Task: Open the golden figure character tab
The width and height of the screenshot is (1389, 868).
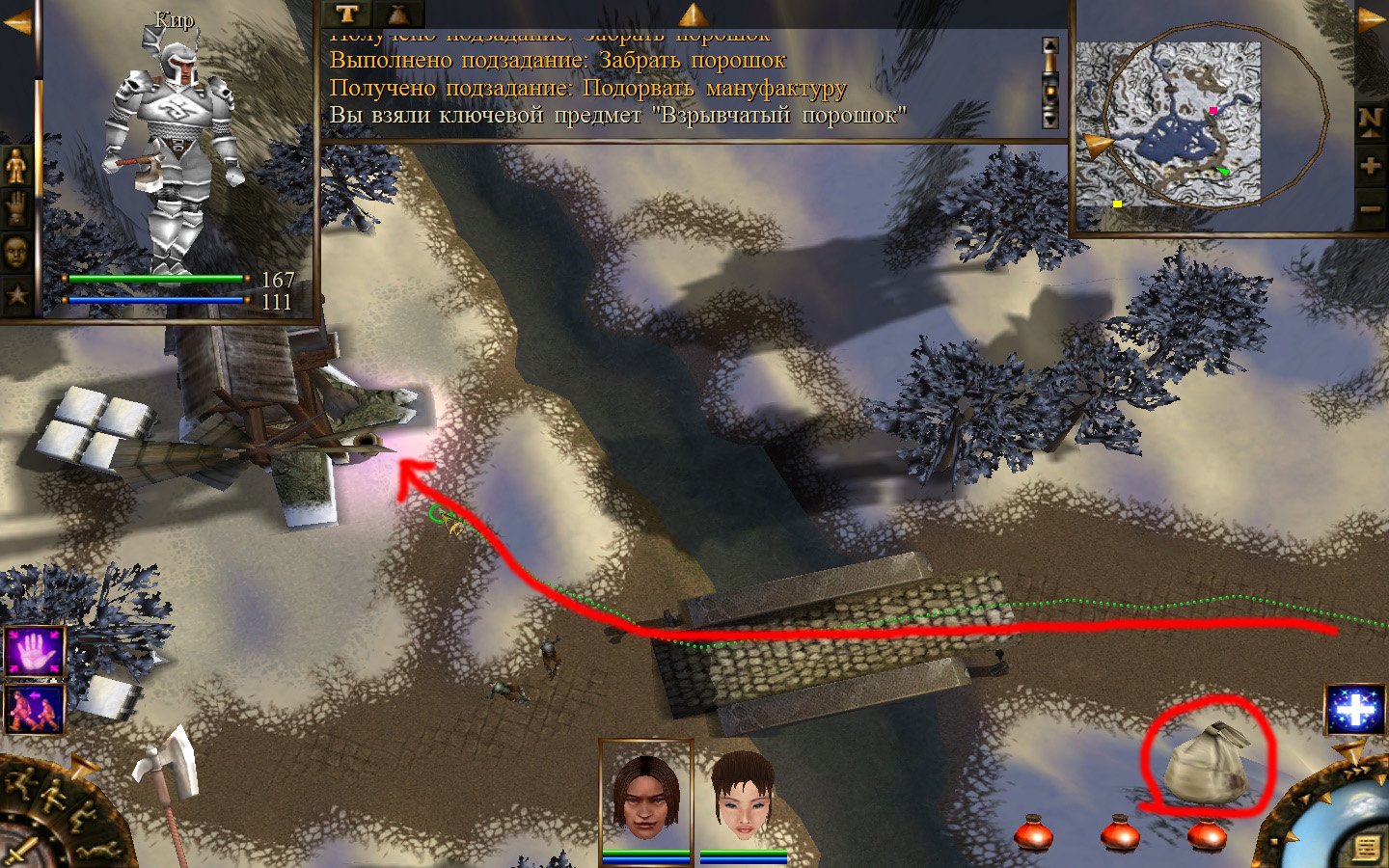Action: 16,166
